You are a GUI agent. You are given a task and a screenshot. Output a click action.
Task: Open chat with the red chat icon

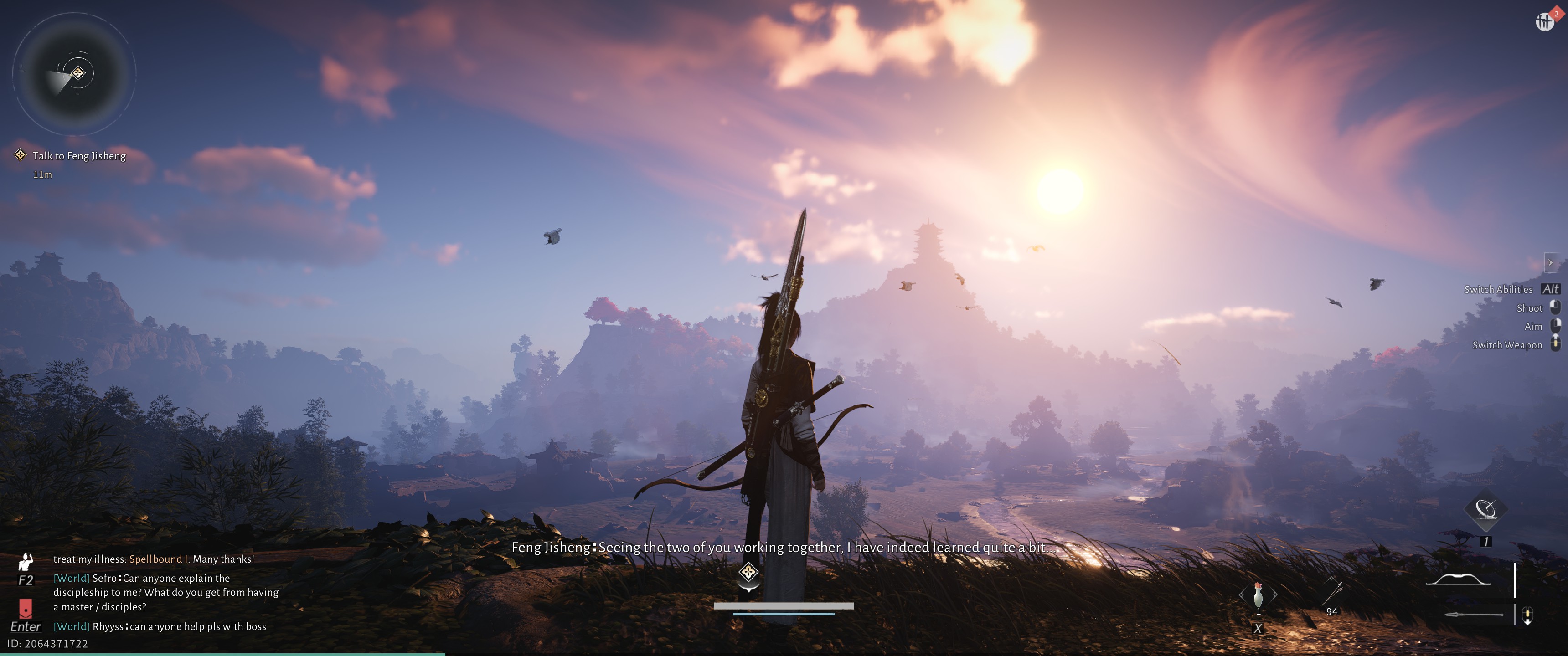coord(26,607)
